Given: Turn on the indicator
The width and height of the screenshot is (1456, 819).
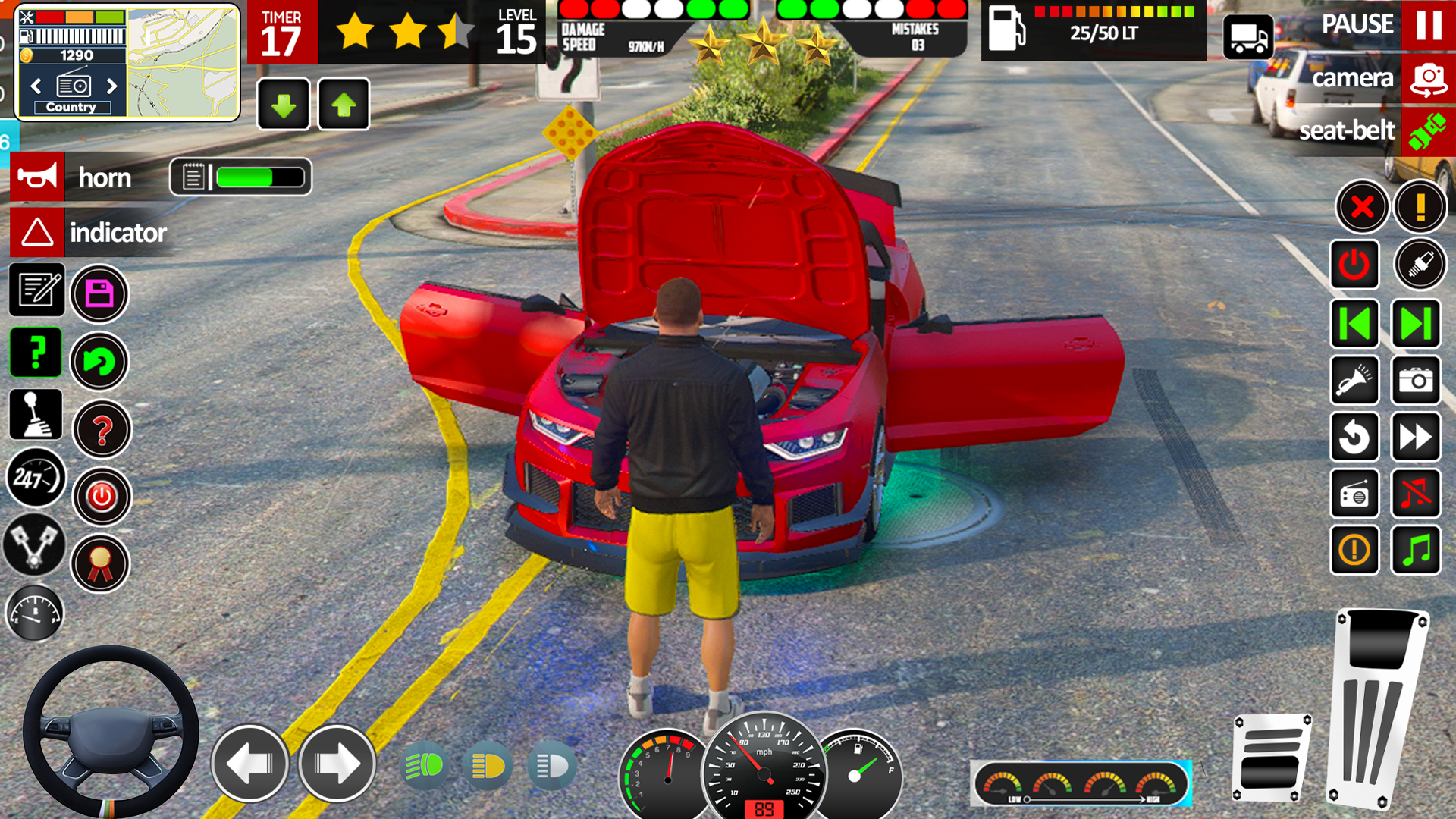Looking at the screenshot, I should click(37, 233).
